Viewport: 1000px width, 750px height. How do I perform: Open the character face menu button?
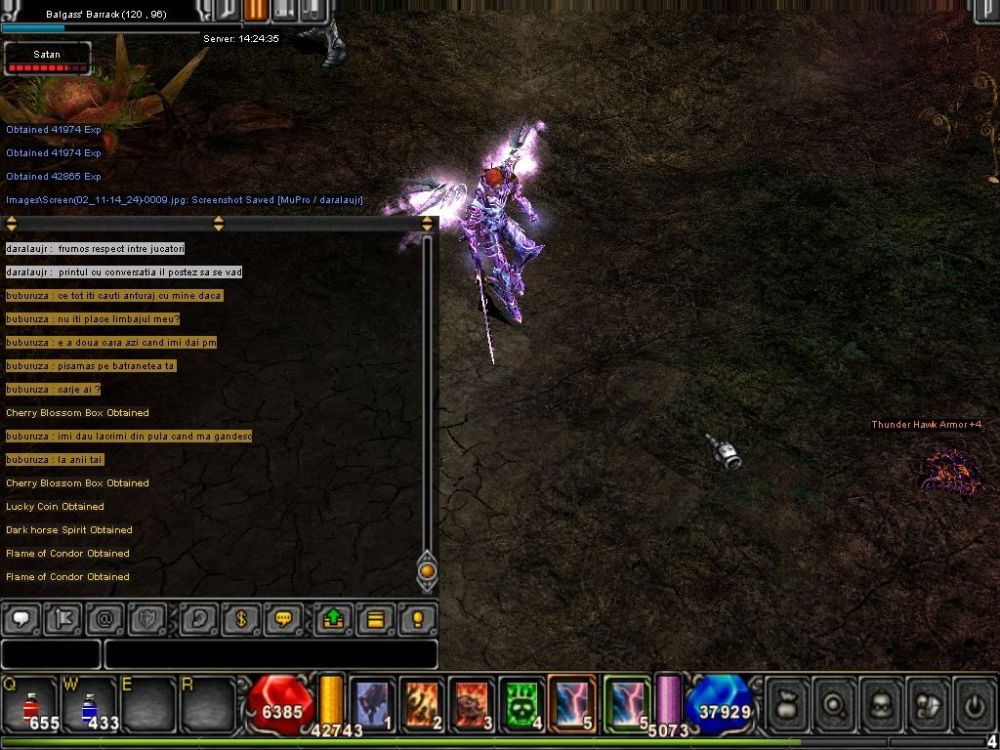(x=880, y=705)
